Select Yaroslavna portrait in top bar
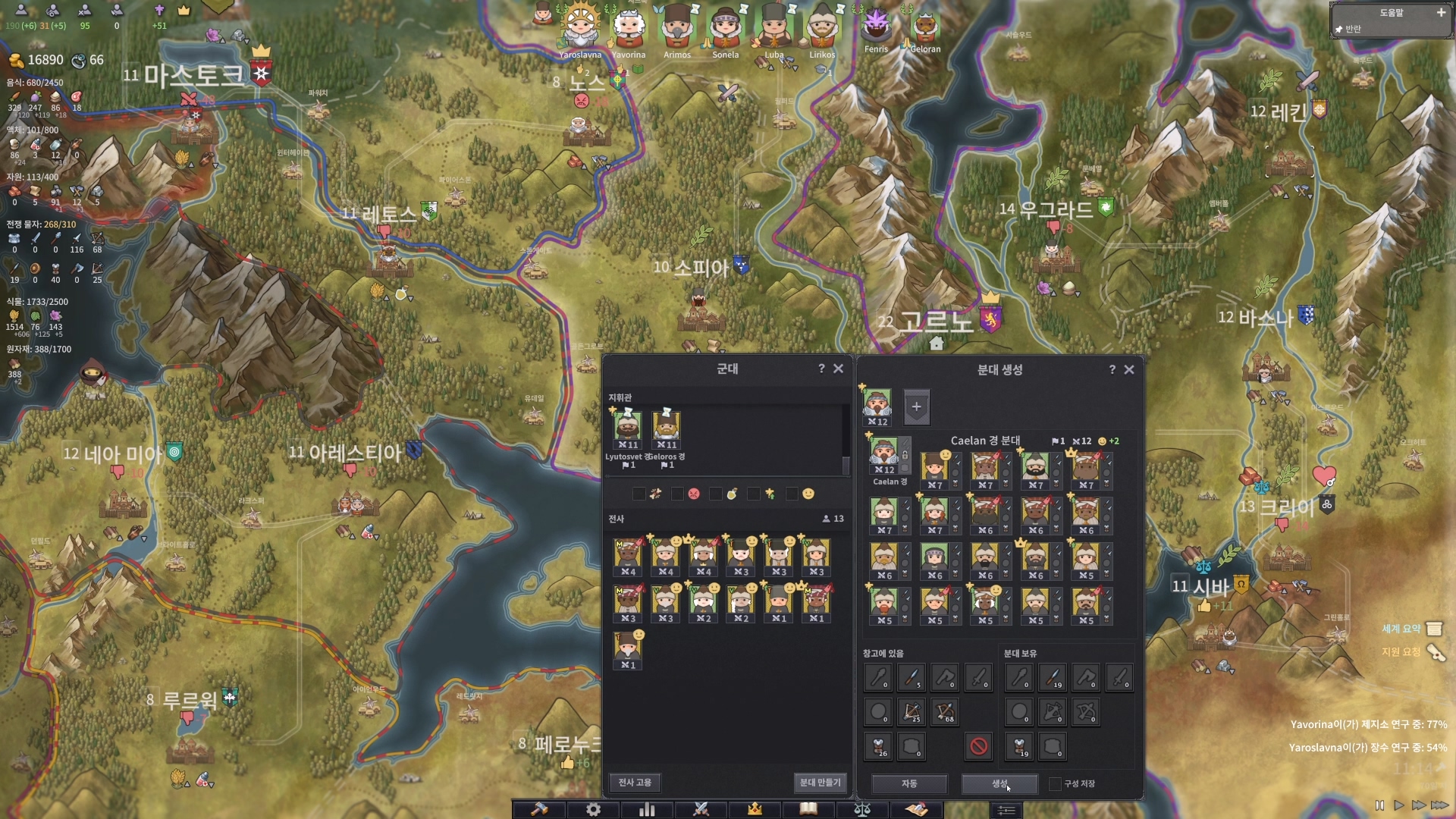This screenshot has height=819, width=1456. [x=580, y=30]
